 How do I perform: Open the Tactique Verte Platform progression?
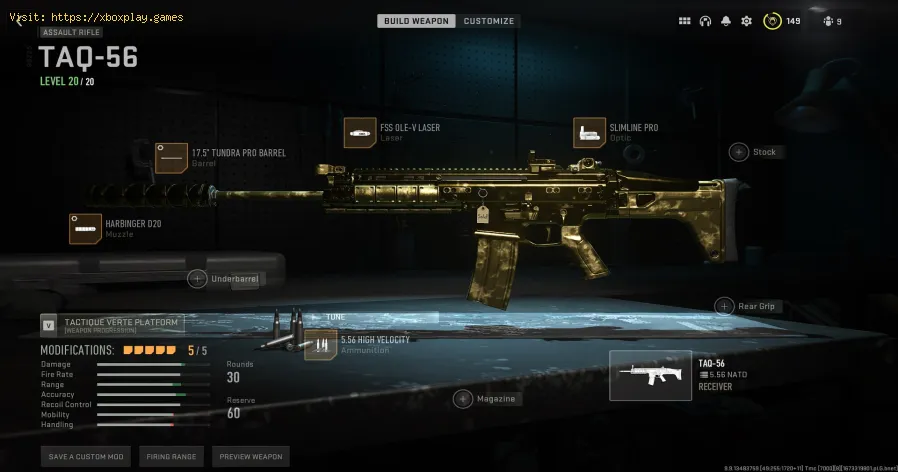click(x=112, y=323)
